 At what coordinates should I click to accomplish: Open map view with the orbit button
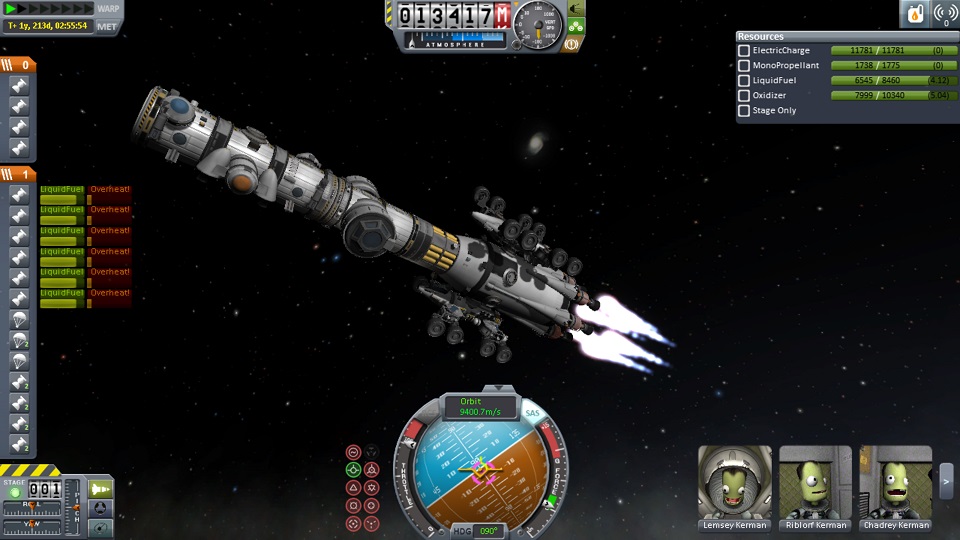[101, 525]
